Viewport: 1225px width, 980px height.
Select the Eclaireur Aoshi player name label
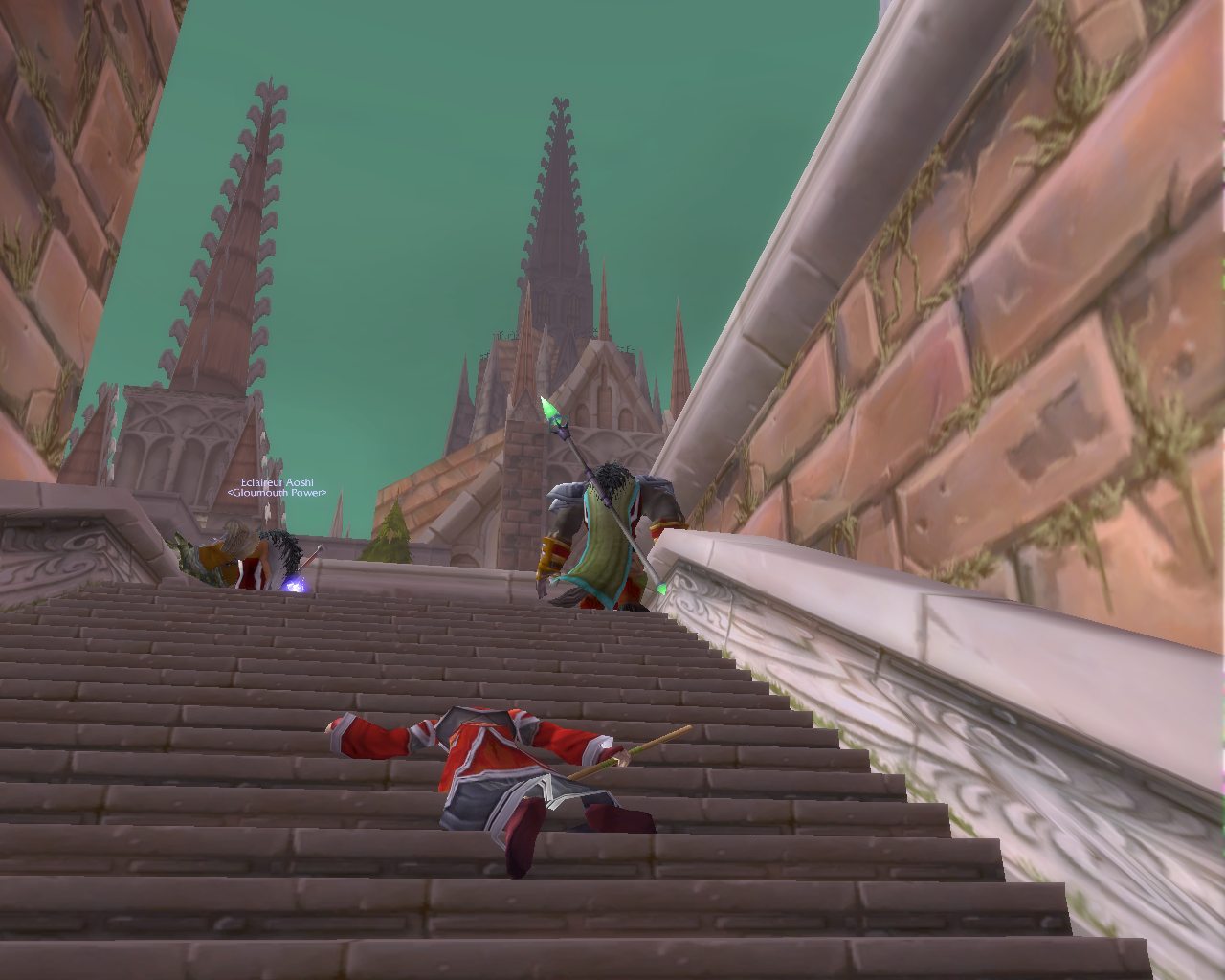pyautogui.click(x=278, y=483)
